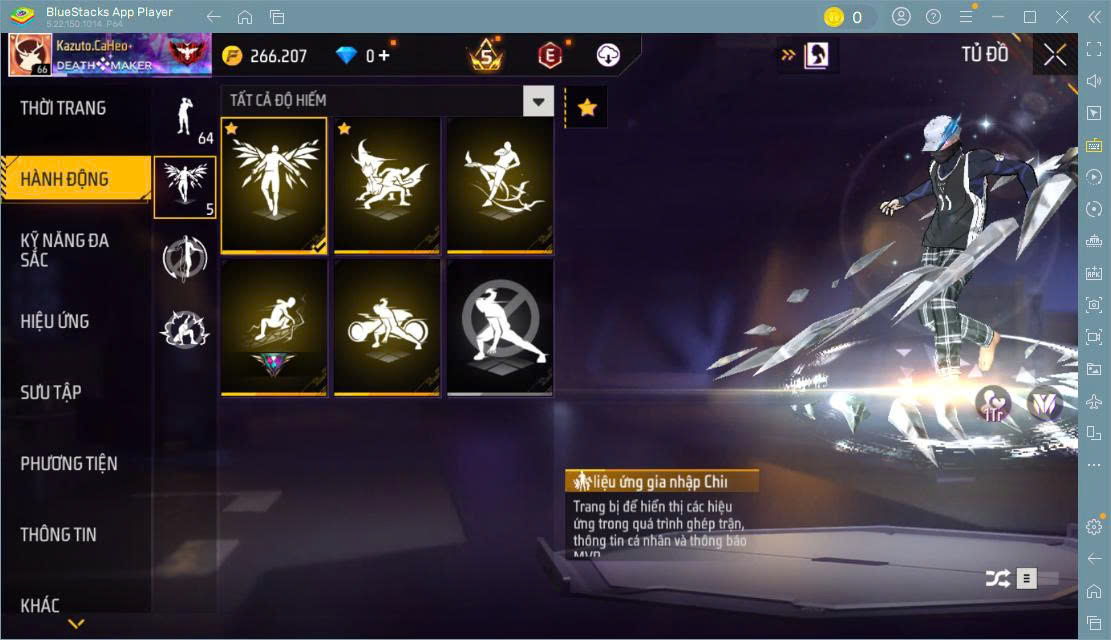The height and width of the screenshot is (640, 1111).
Task: Open the rank 5 badge icon
Action: click(486, 56)
